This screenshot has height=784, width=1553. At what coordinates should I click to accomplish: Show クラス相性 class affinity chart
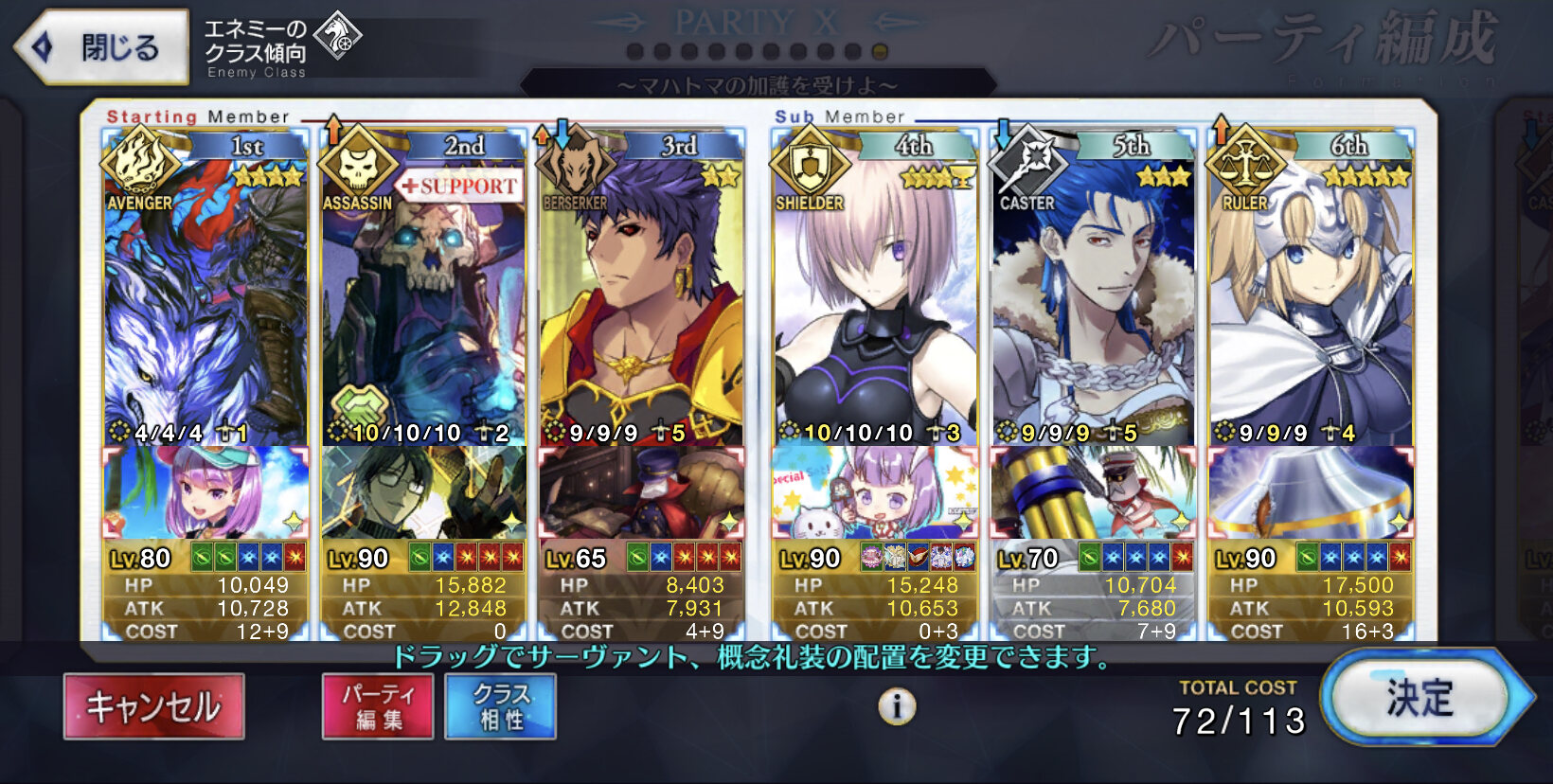(x=500, y=706)
